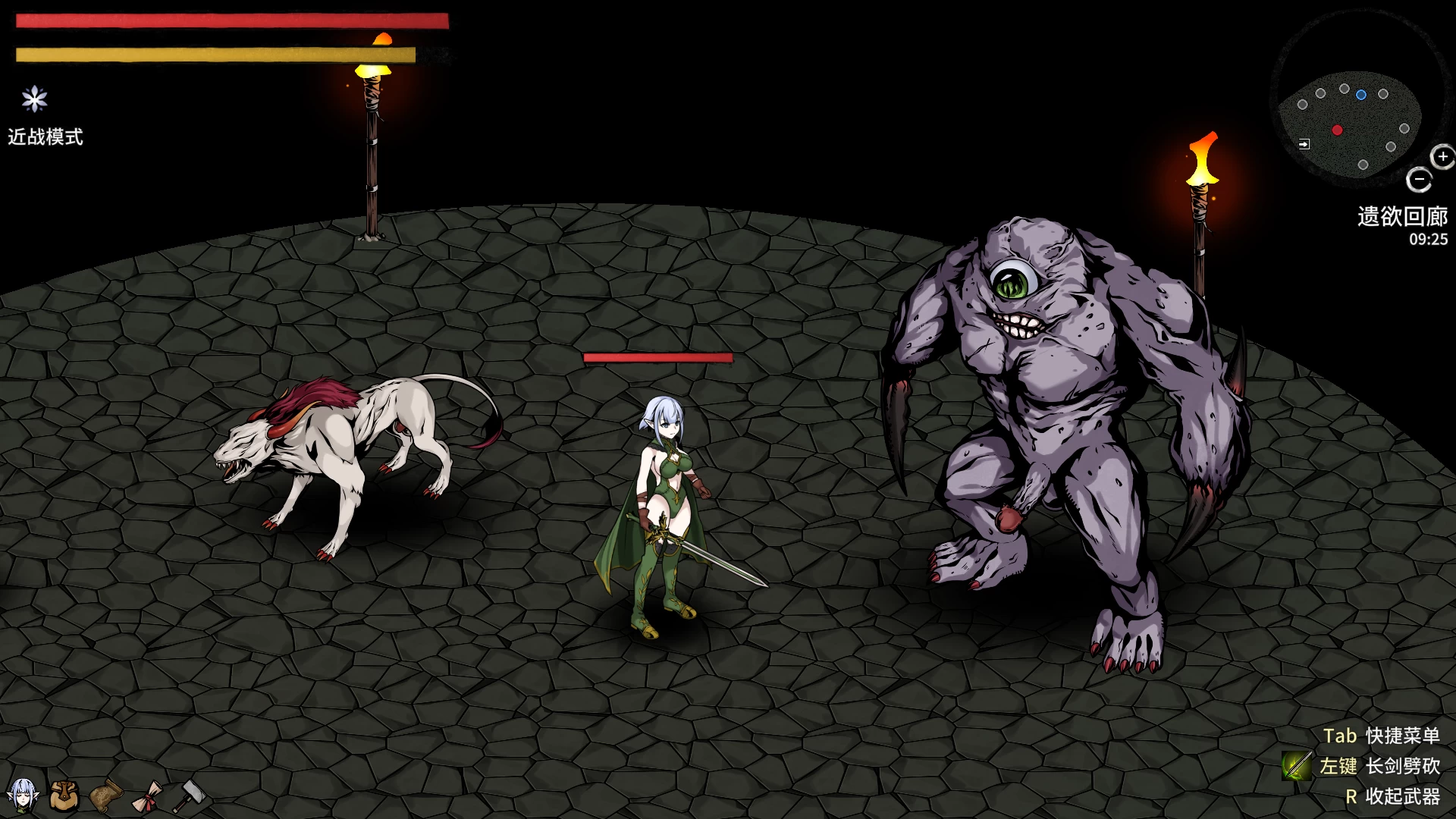Toggle the melee mode snowflake icon

[34, 99]
